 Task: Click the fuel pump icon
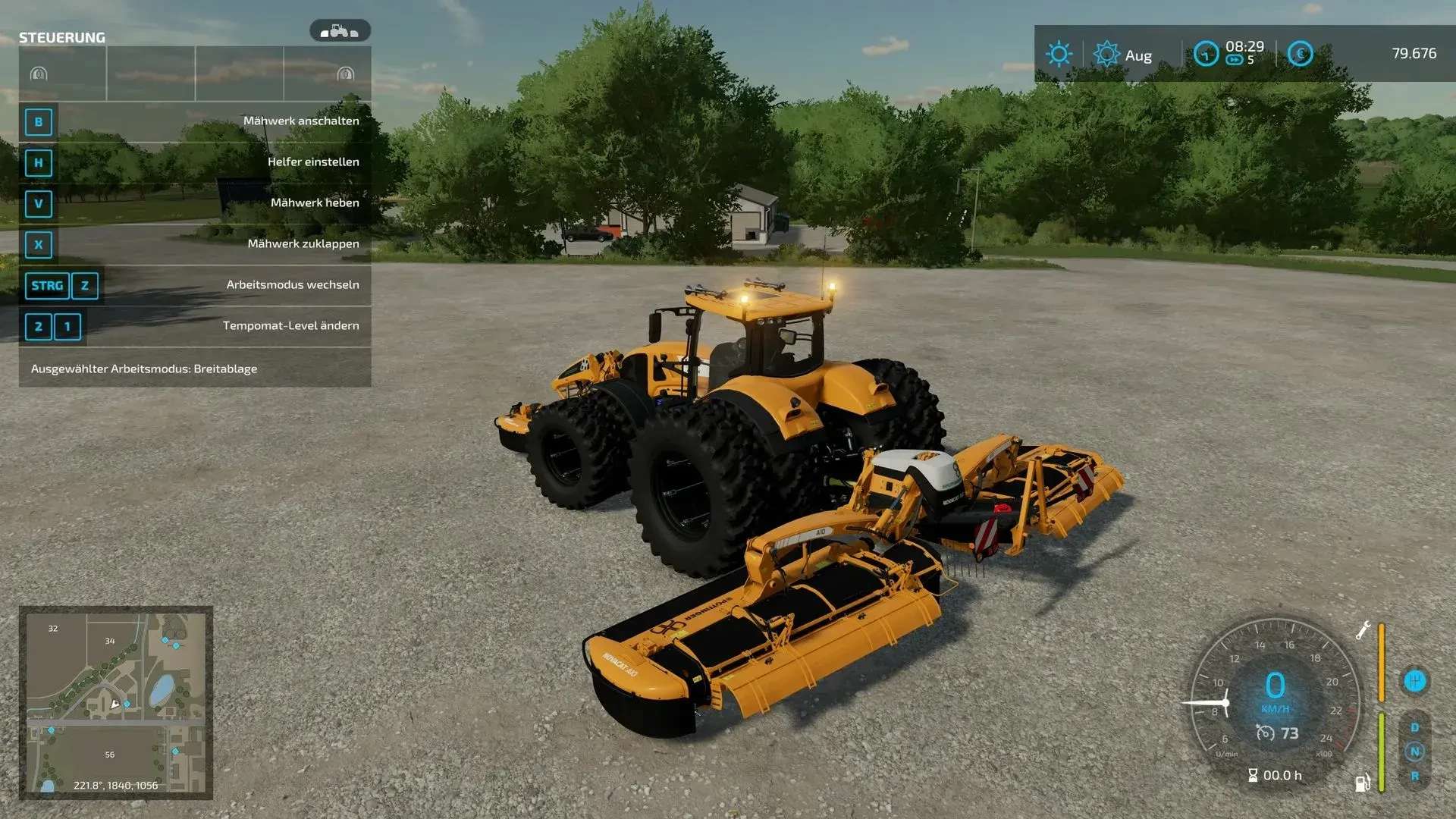point(1363,782)
